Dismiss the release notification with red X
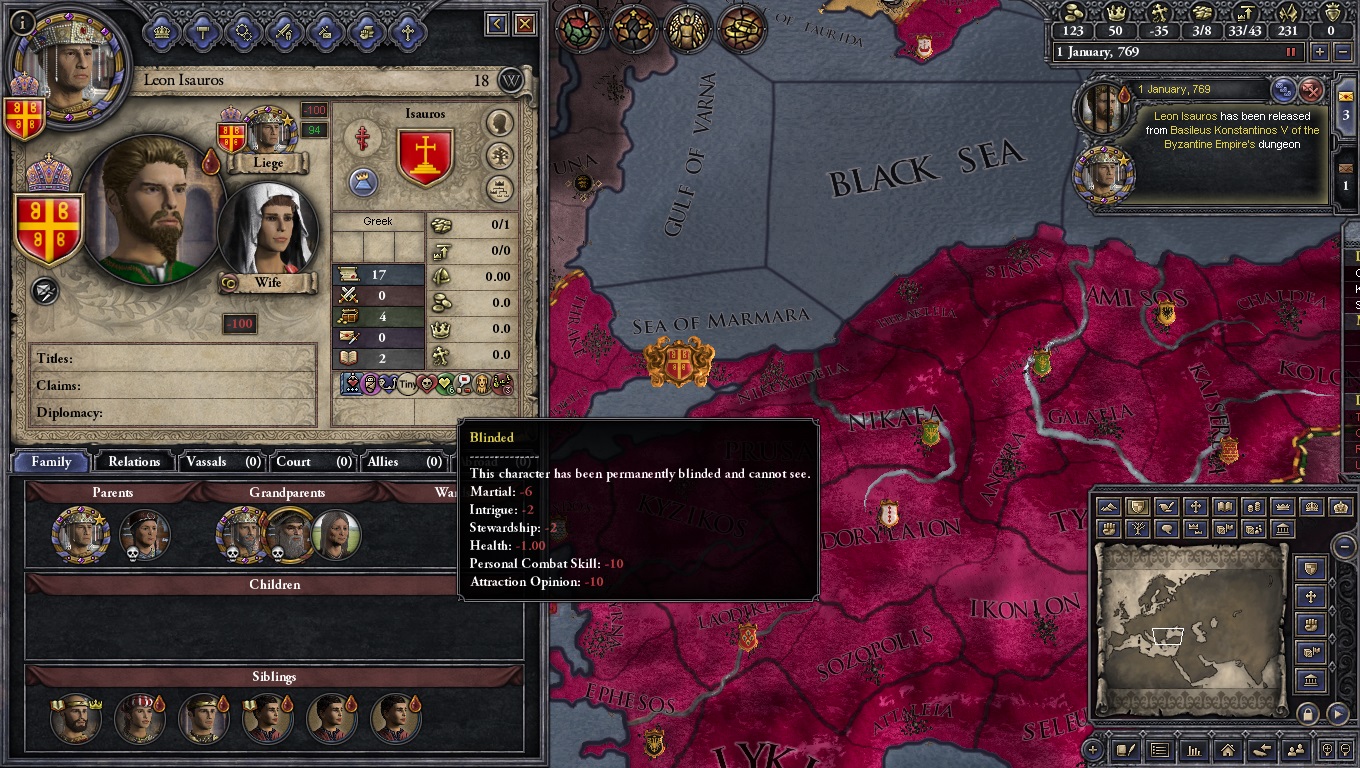This screenshot has width=1360, height=768. point(1311,91)
